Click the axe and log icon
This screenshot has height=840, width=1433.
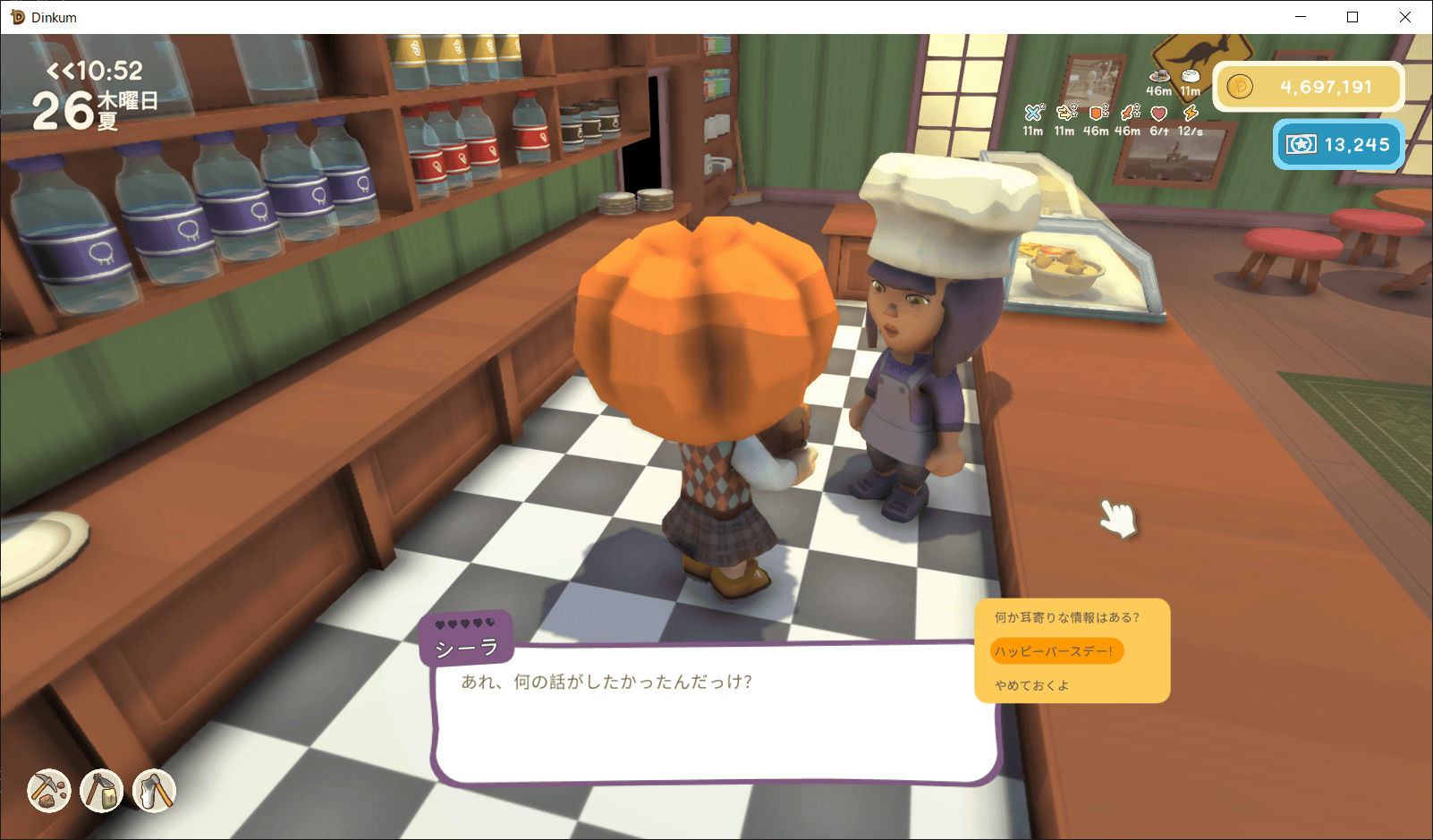154,791
